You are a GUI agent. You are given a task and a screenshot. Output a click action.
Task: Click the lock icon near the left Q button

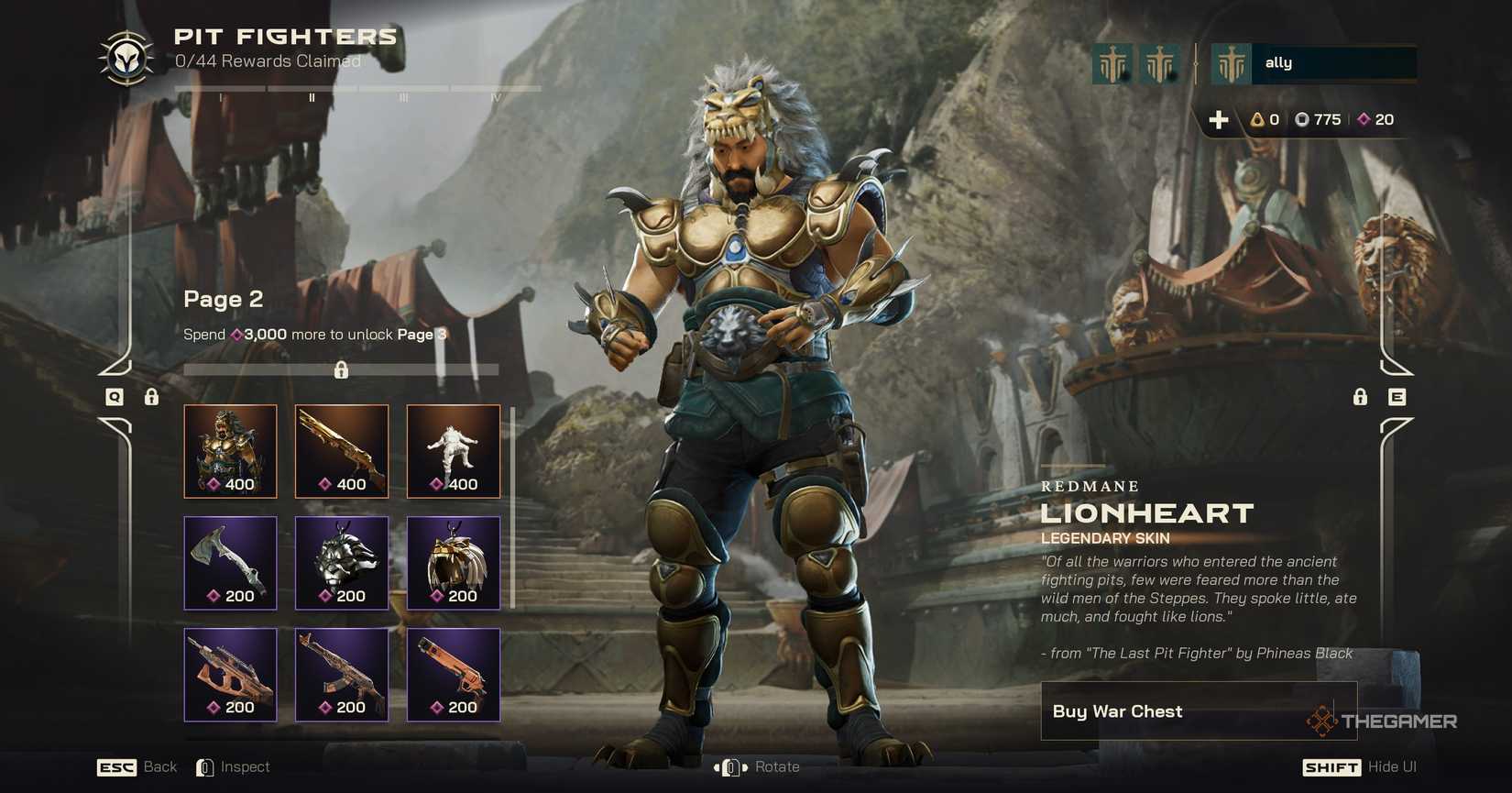coord(151,398)
